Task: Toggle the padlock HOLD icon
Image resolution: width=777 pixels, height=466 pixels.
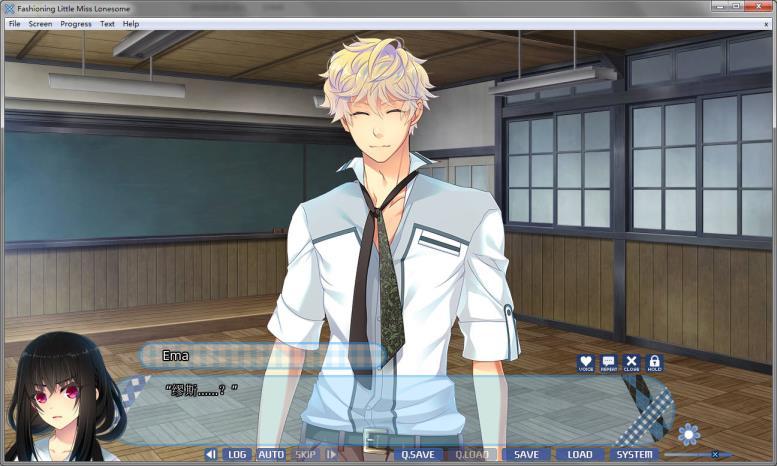Action: (x=654, y=363)
